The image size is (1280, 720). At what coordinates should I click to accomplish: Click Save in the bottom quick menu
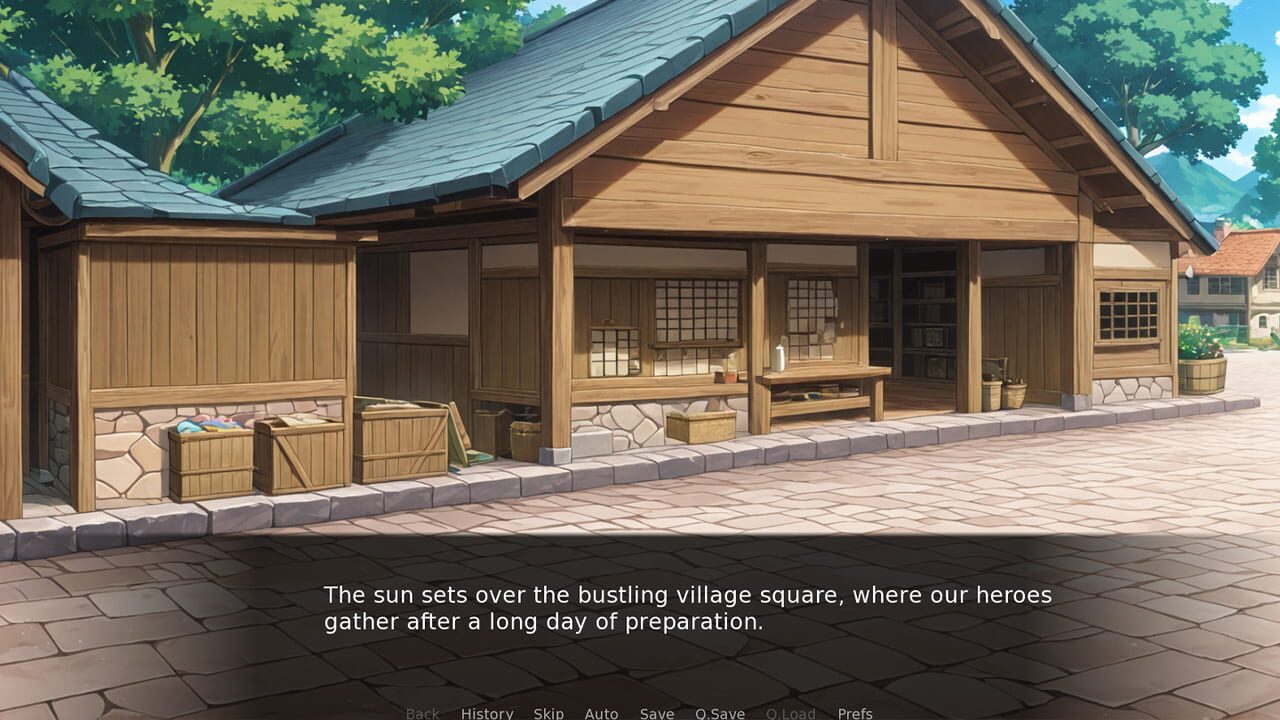pyautogui.click(x=655, y=714)
